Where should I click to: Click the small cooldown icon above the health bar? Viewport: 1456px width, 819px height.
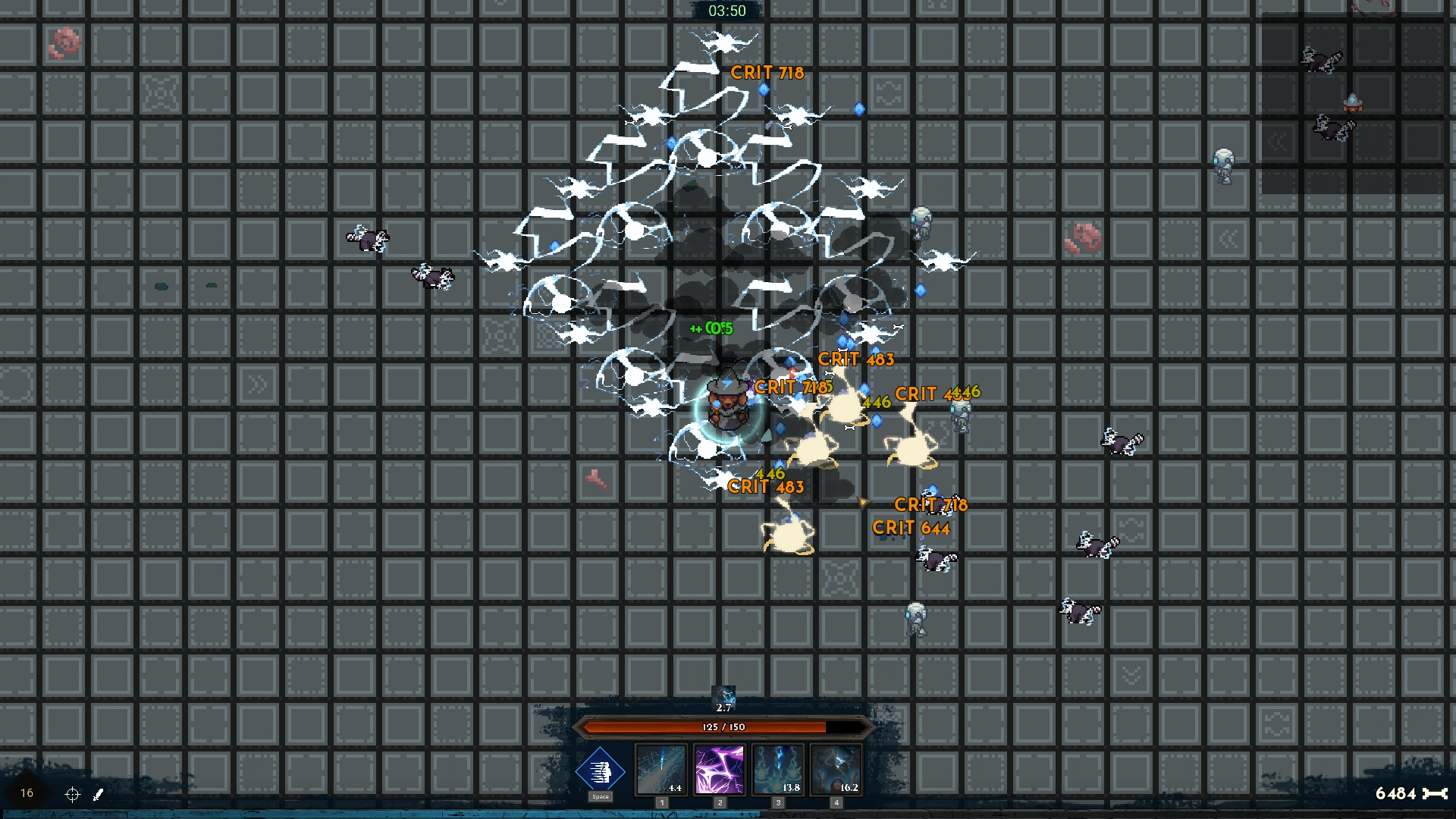[723, 698]
